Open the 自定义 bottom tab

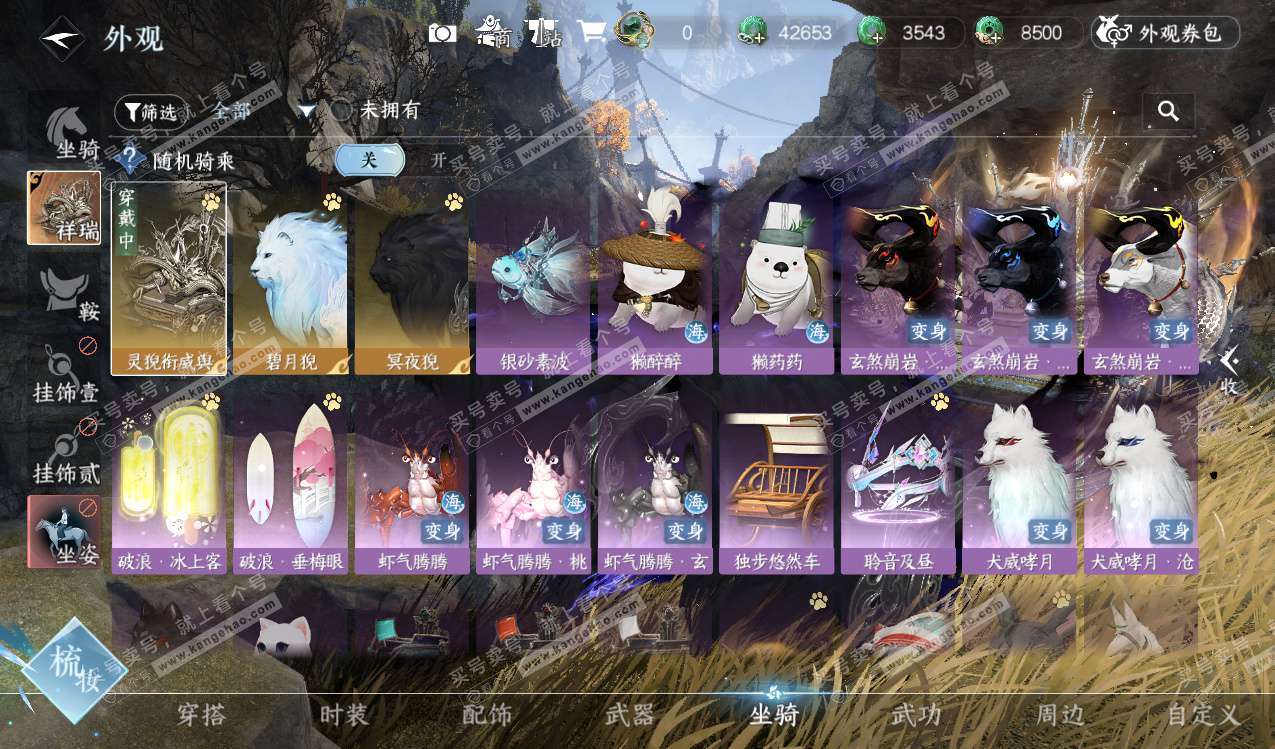point(1203,715)
